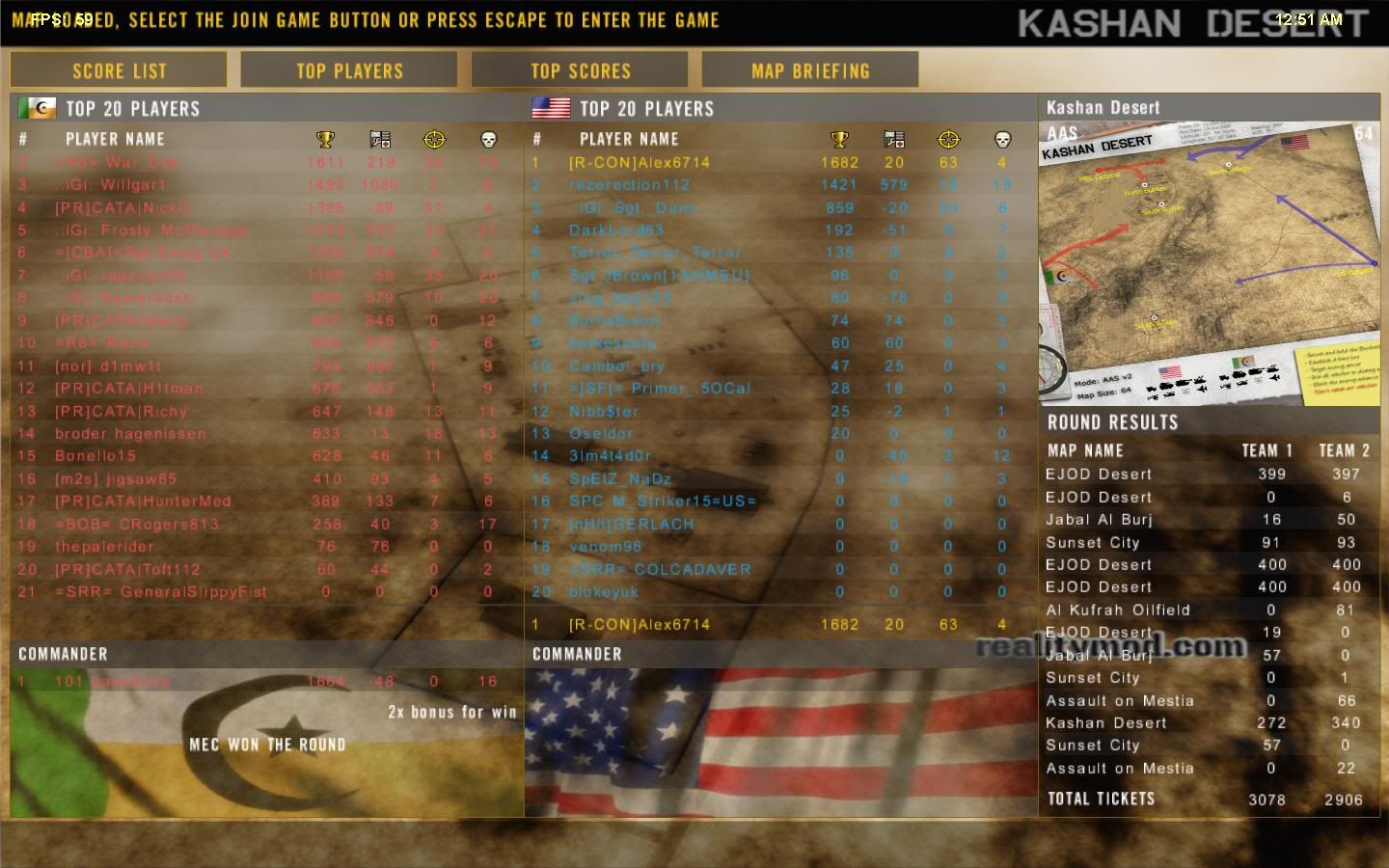Pick player broder hagenissen row
Screen dimensions: 1389x868
click(130, 434)
